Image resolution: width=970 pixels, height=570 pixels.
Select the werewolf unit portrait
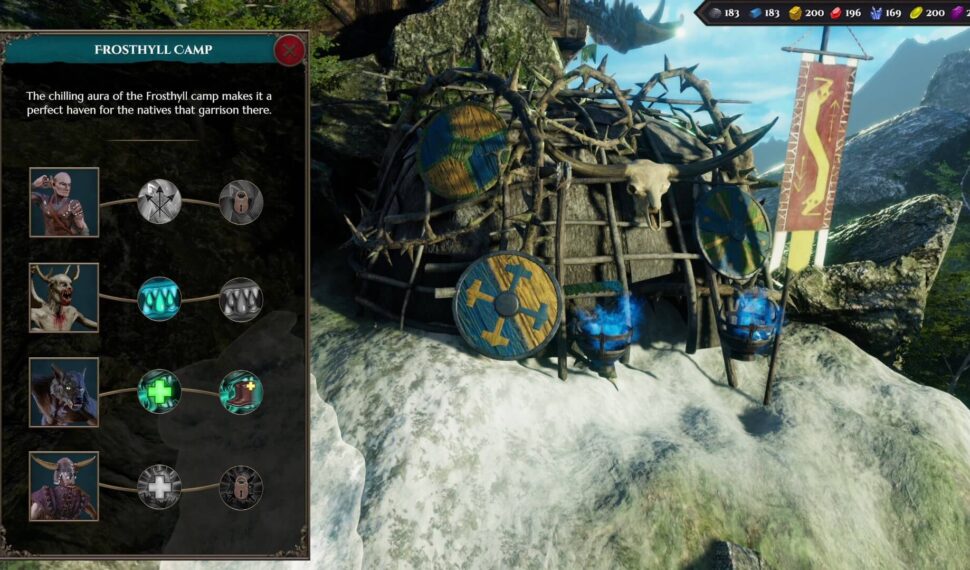[64, 392]
